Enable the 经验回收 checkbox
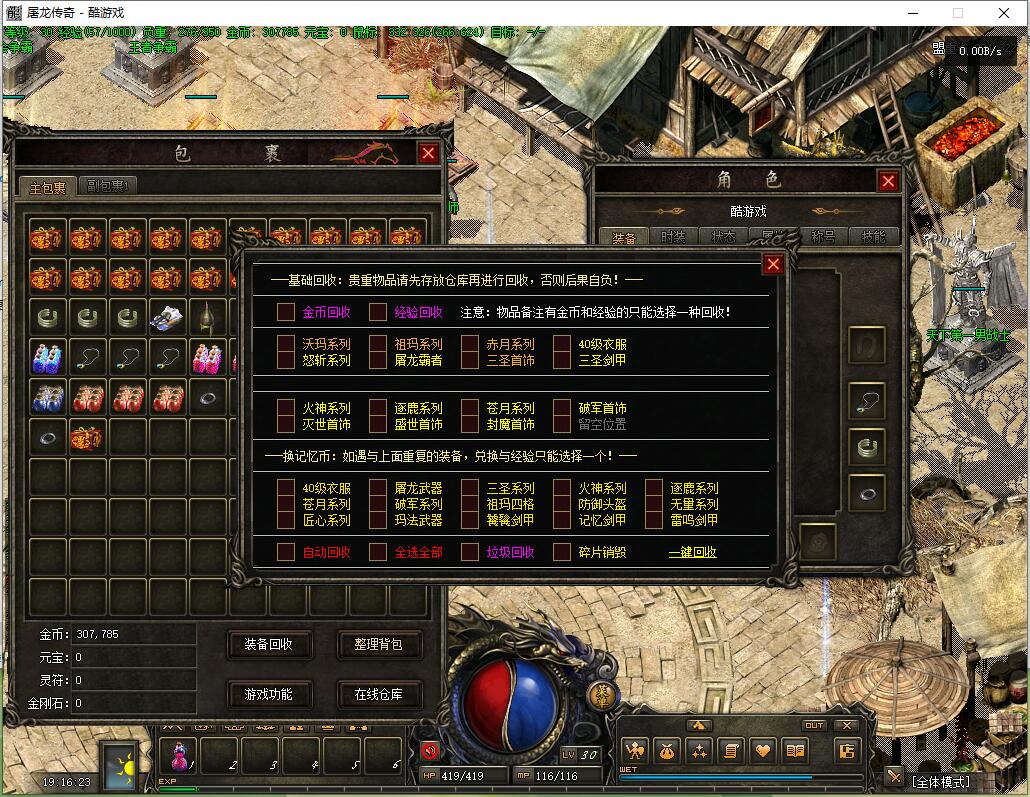The width and height of the screenshot is (1030, 797). pyautogui.click(x=378, y=312)
